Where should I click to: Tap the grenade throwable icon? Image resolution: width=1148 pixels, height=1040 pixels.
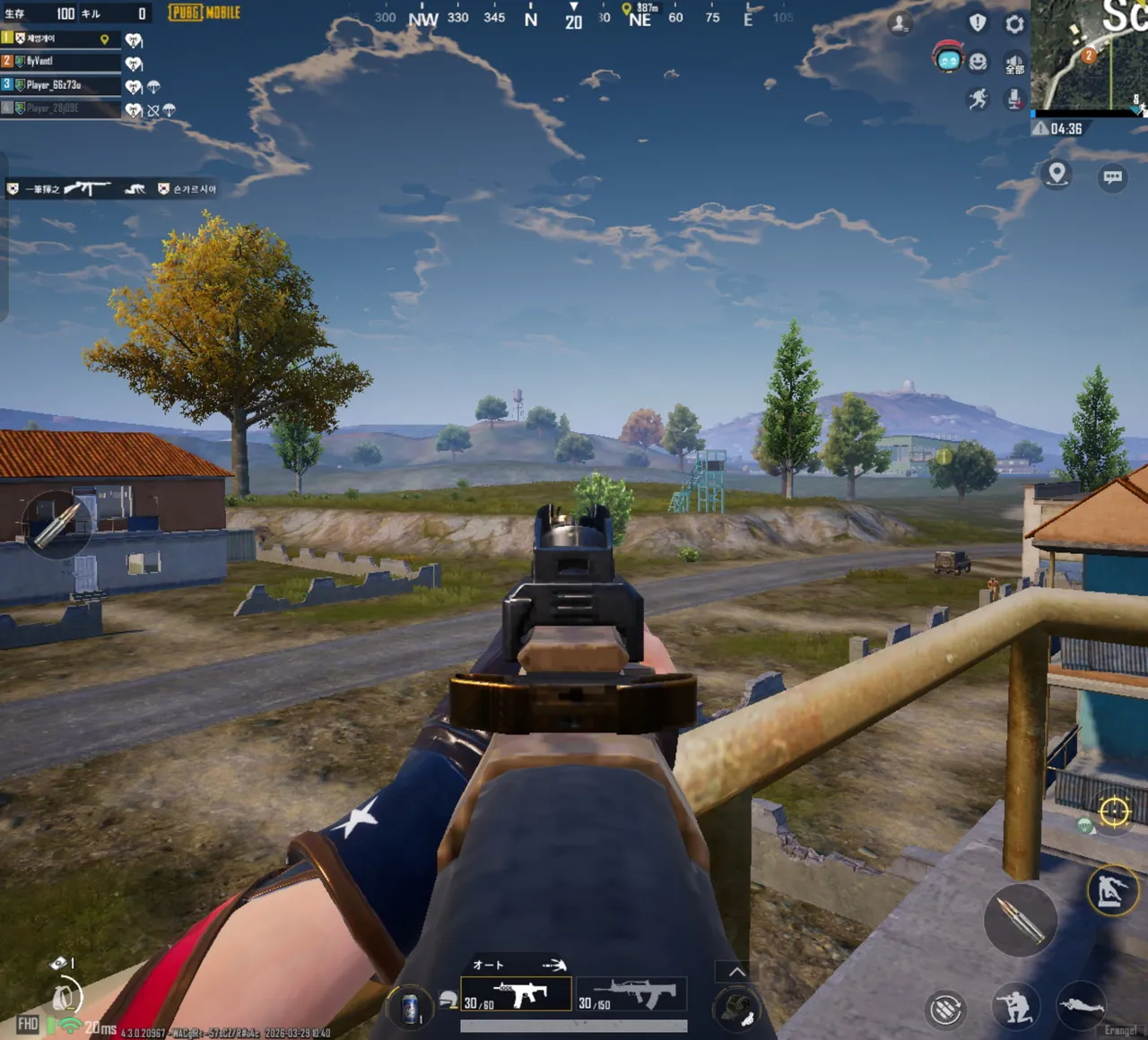[736, 1007]
